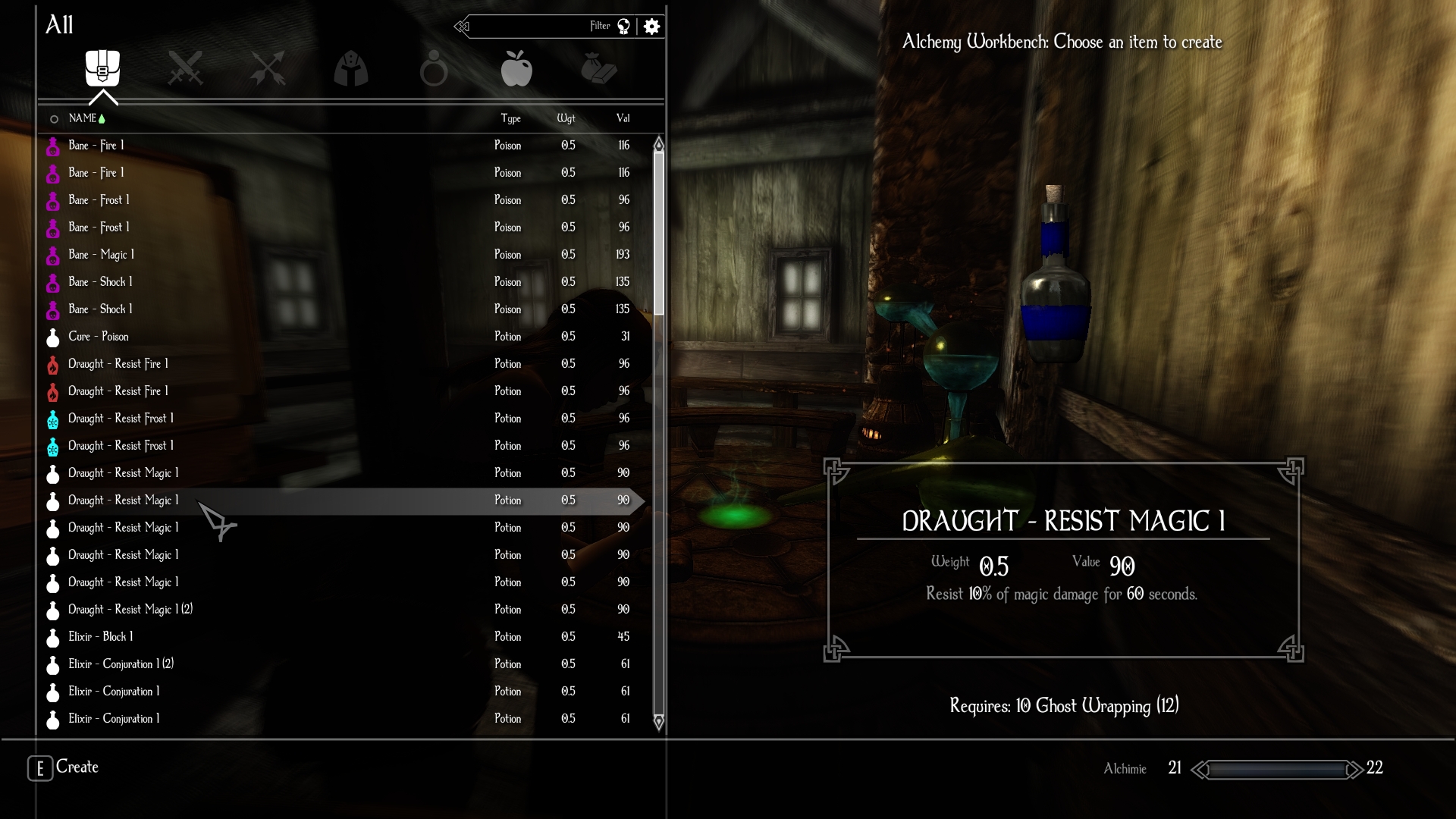Open the crossed swords weapons category
Image resolution: width=1456 pixels, height=819 pixels.
[185, 68]
